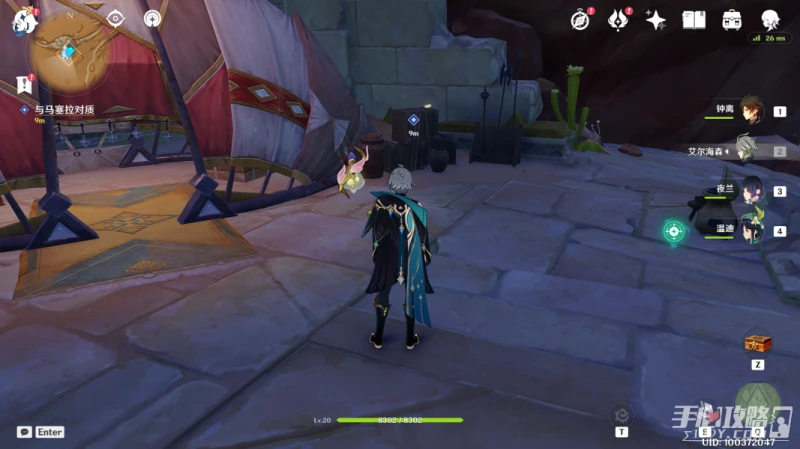Activate the green elemental burst
The width and height of the screenshot is (800, 449).
pos(757,404)
